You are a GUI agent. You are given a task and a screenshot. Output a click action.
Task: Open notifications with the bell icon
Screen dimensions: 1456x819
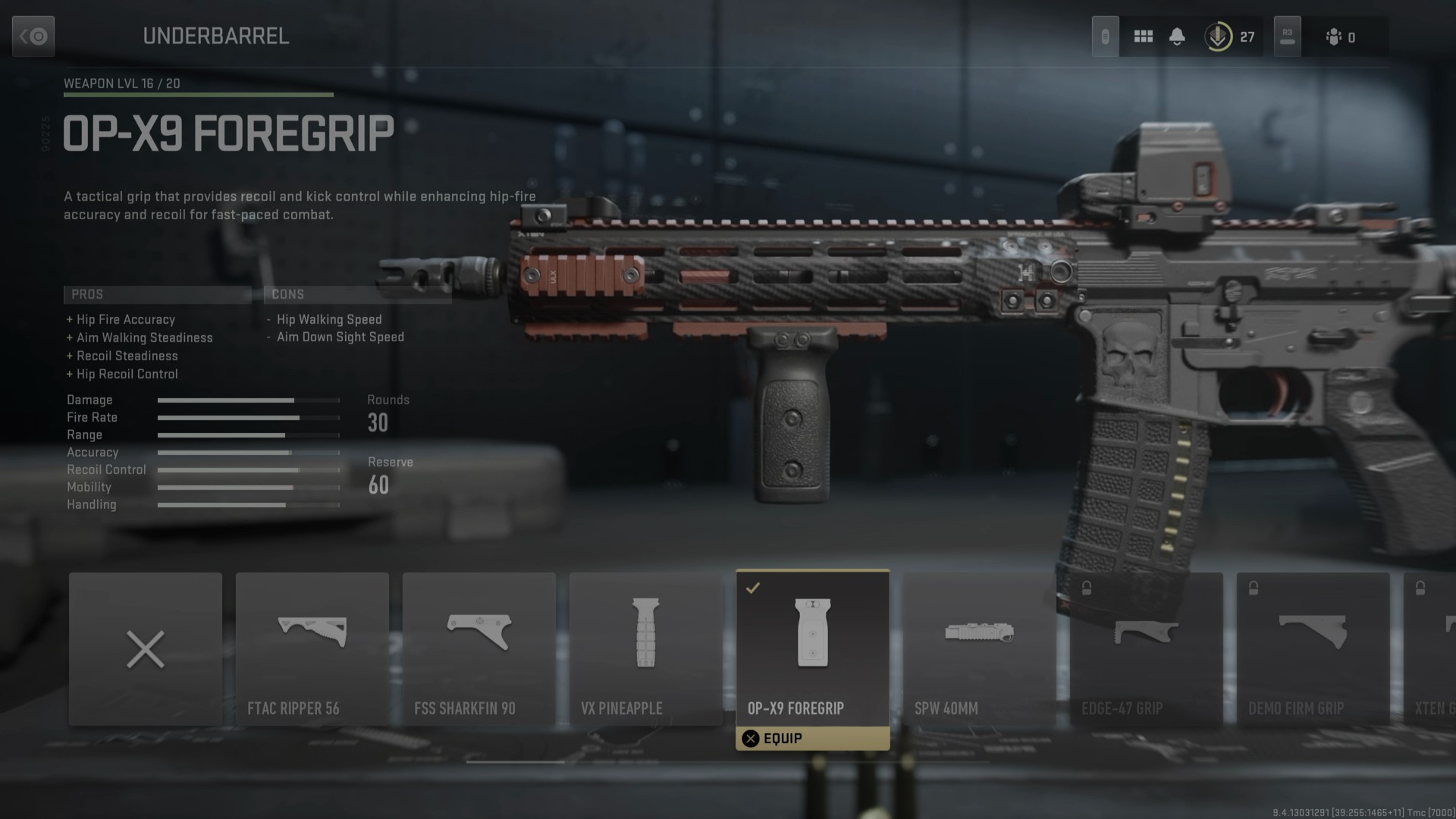1177,36
